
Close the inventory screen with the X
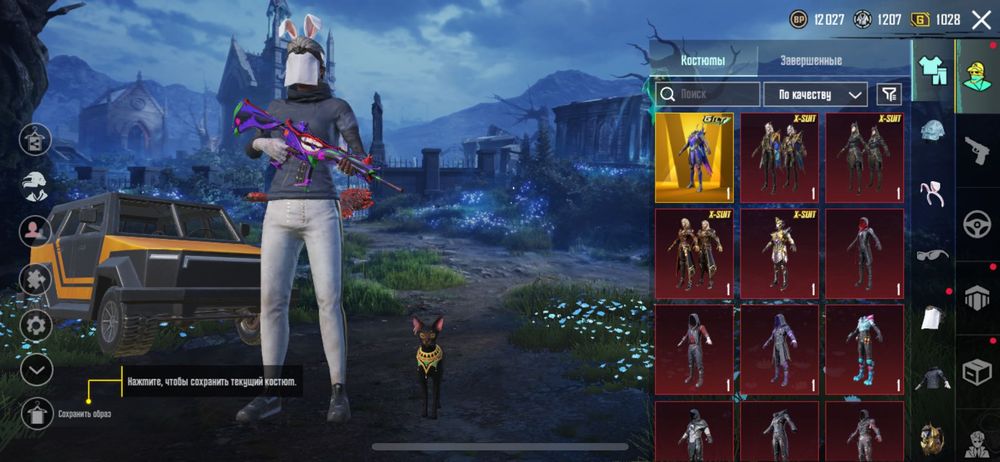981,19
